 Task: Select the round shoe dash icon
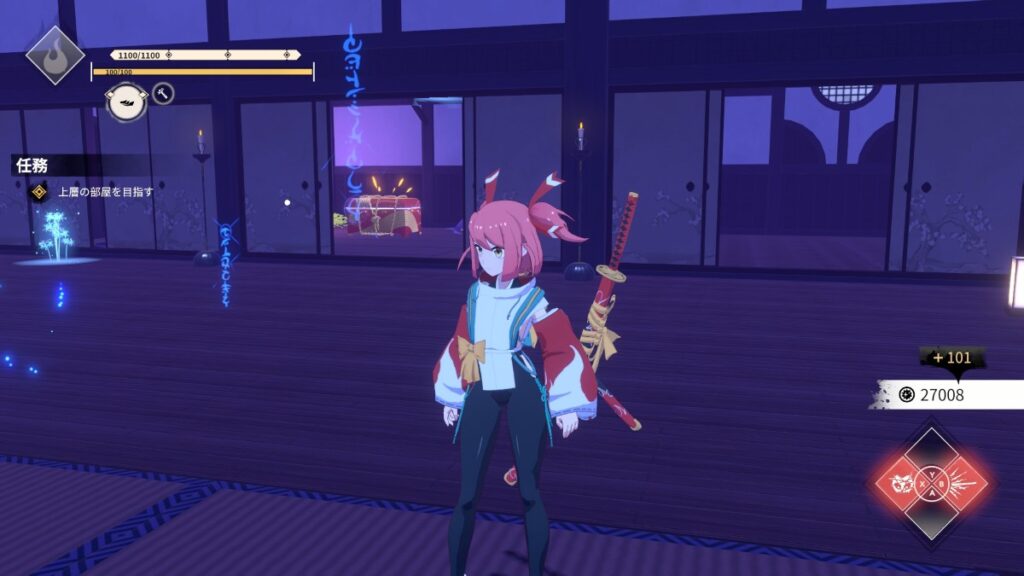[127, 101]
